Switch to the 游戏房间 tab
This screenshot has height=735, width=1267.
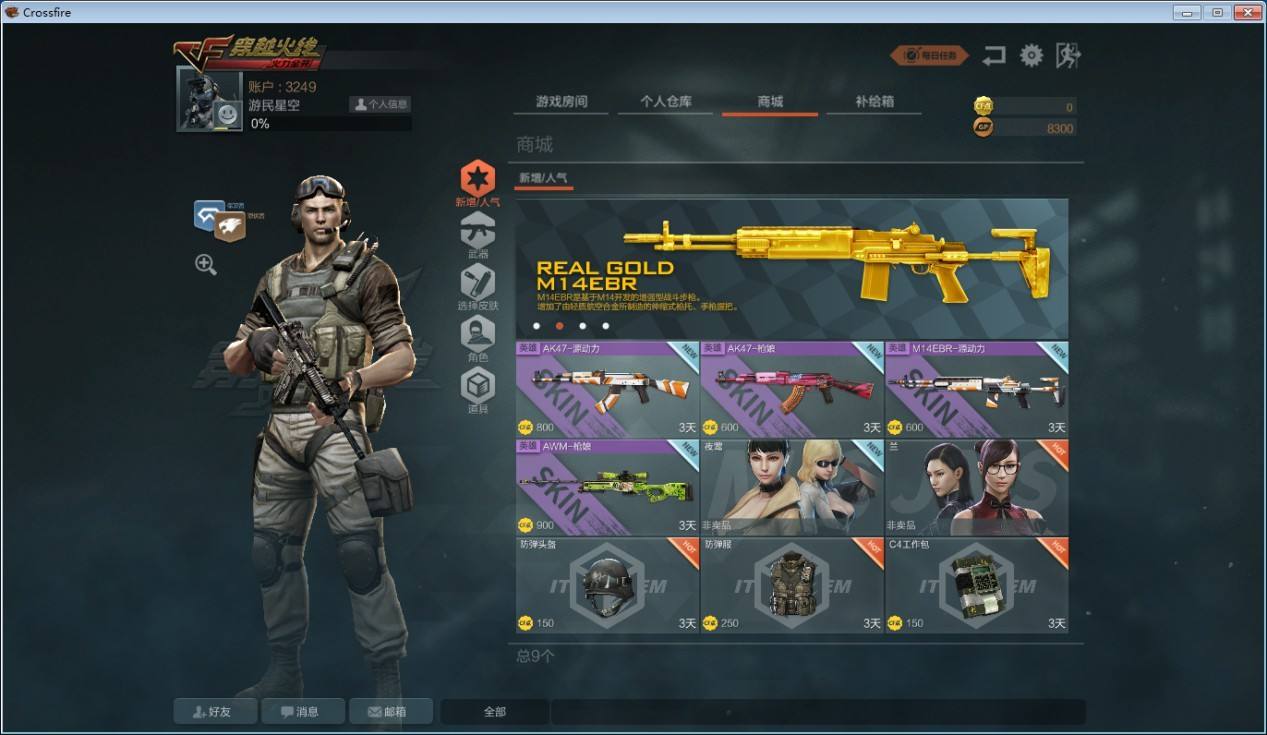(x=561, y=102)
